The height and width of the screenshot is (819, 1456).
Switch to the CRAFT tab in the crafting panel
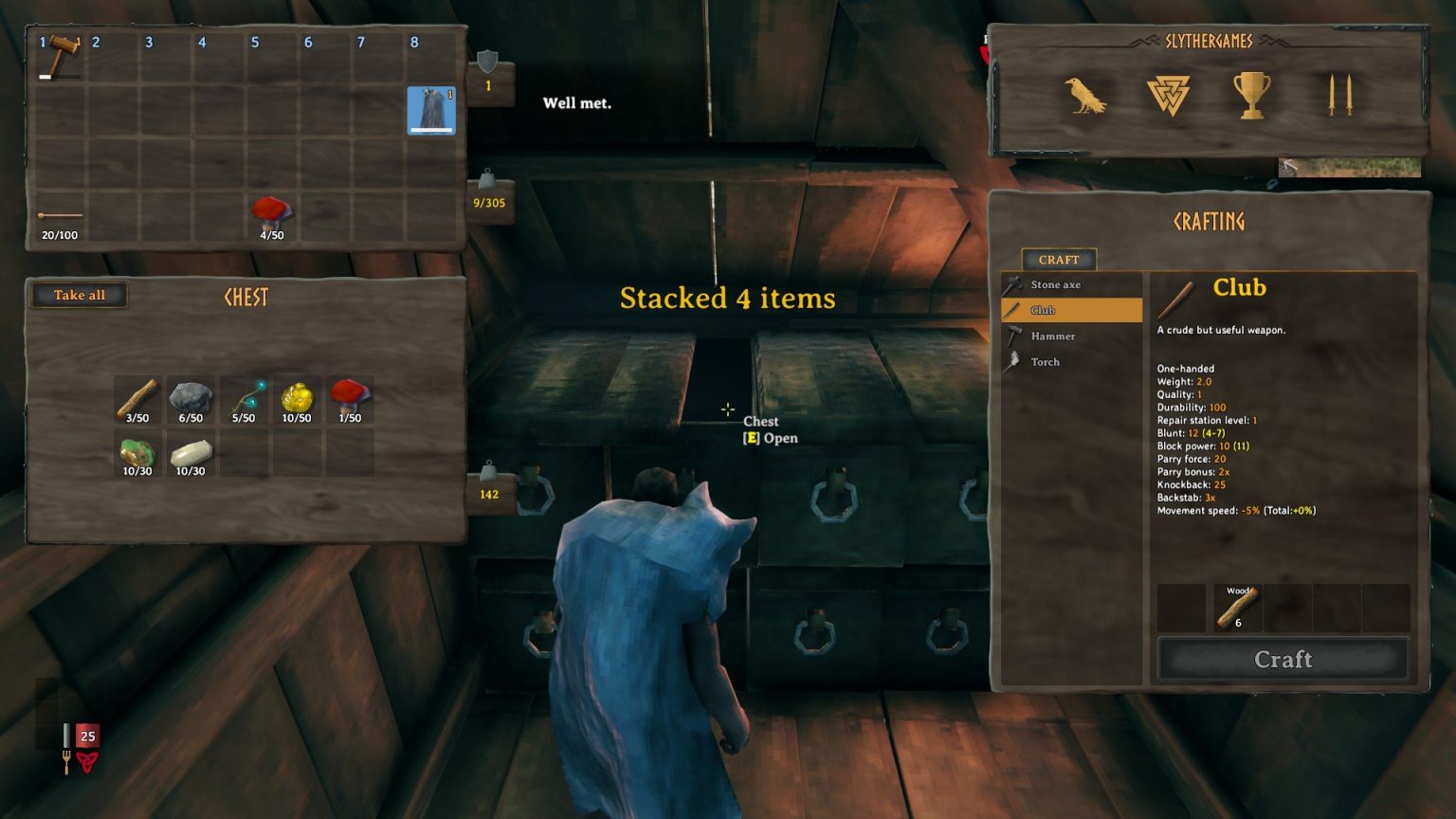point(1058,260)
